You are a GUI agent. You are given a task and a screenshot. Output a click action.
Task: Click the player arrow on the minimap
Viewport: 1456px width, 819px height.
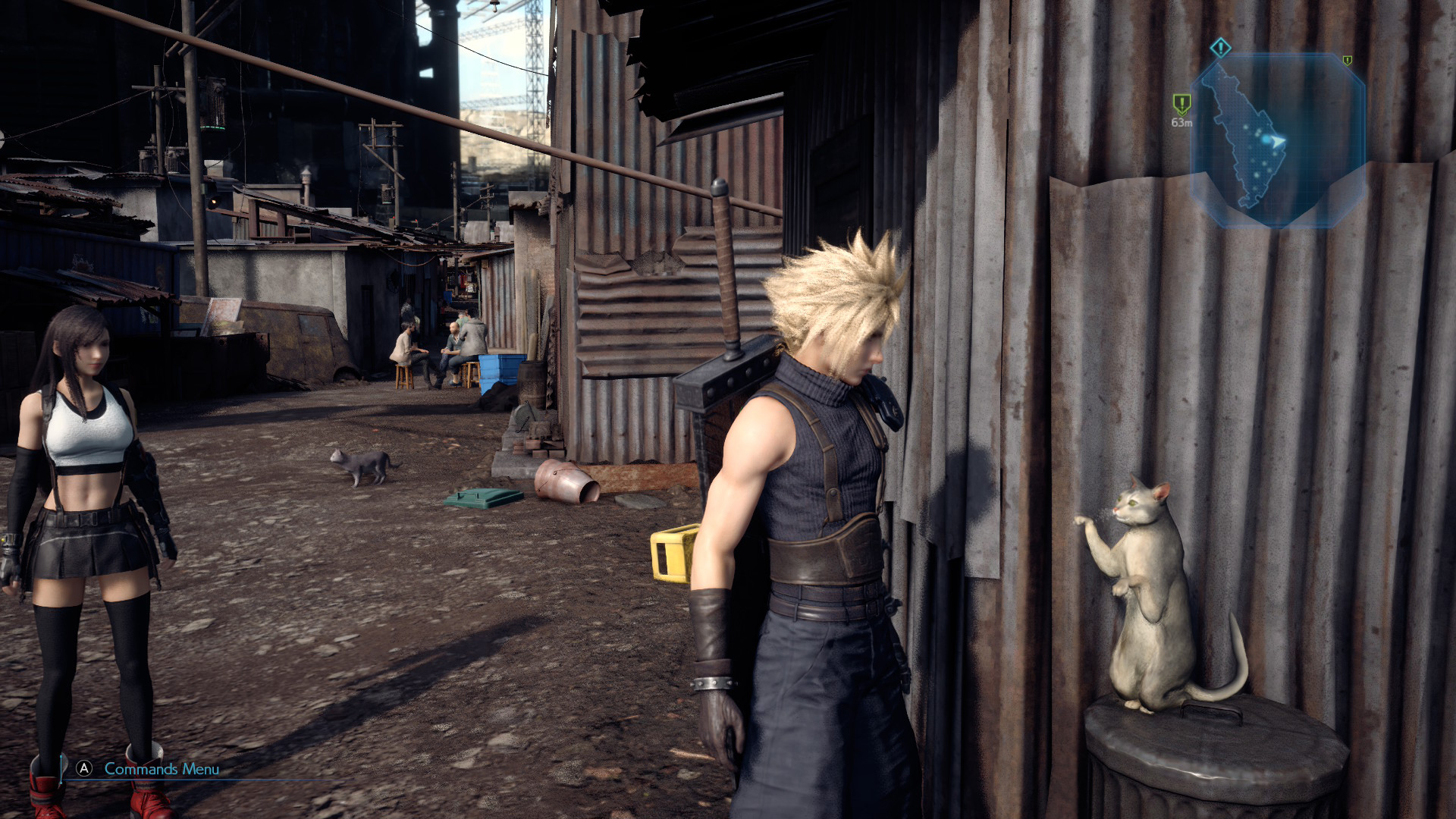point(1279,141)
